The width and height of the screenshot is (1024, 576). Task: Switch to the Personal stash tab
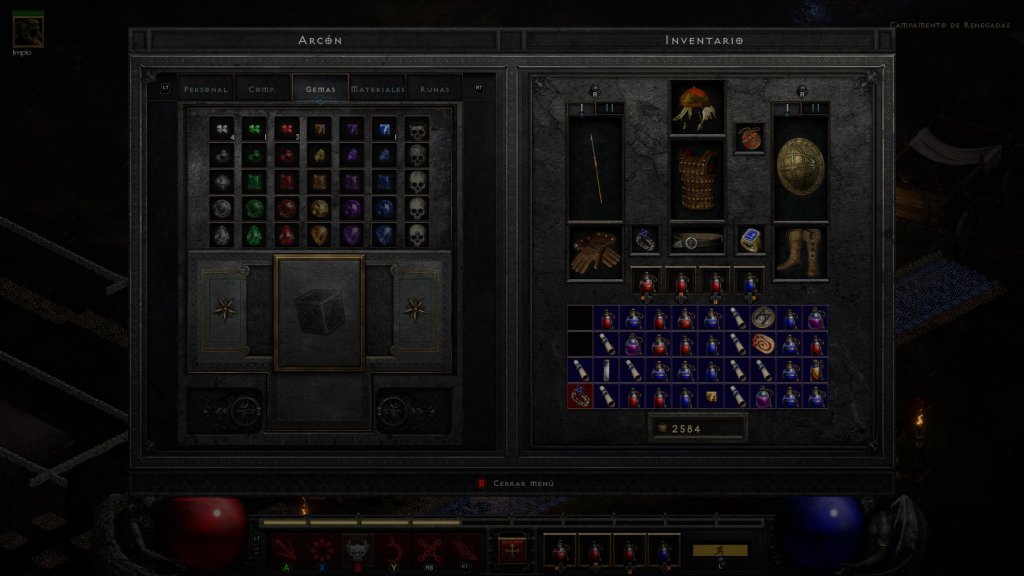[206, 89]
